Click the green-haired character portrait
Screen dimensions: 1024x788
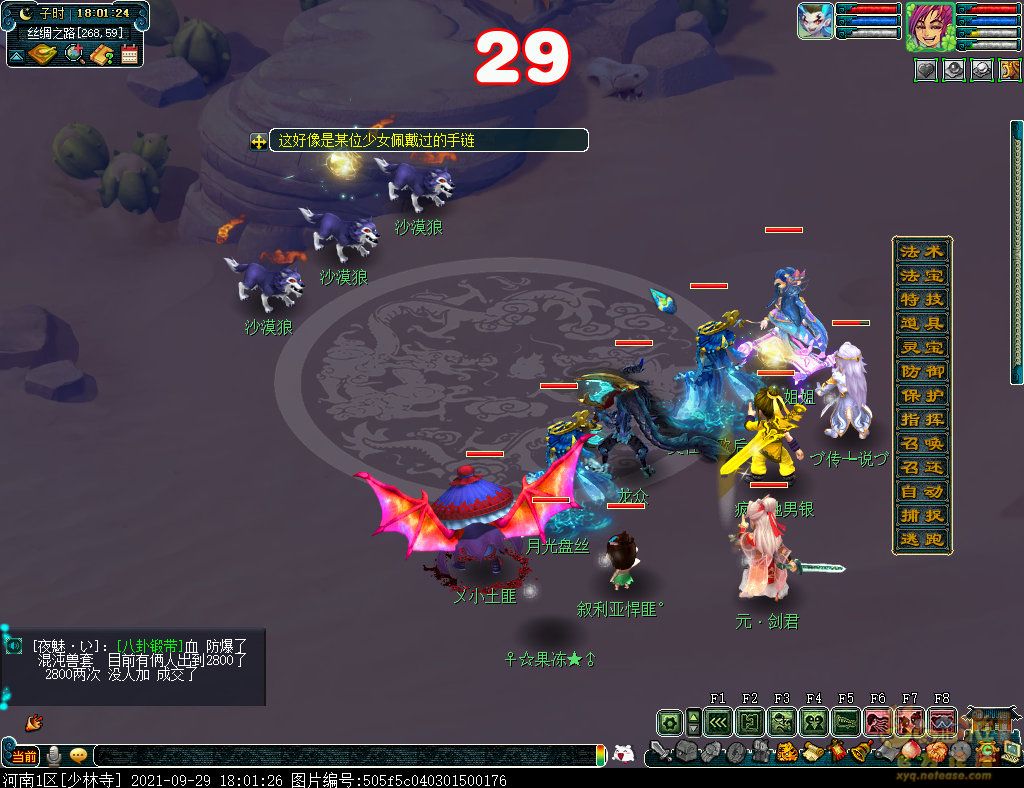click(929, 26)
